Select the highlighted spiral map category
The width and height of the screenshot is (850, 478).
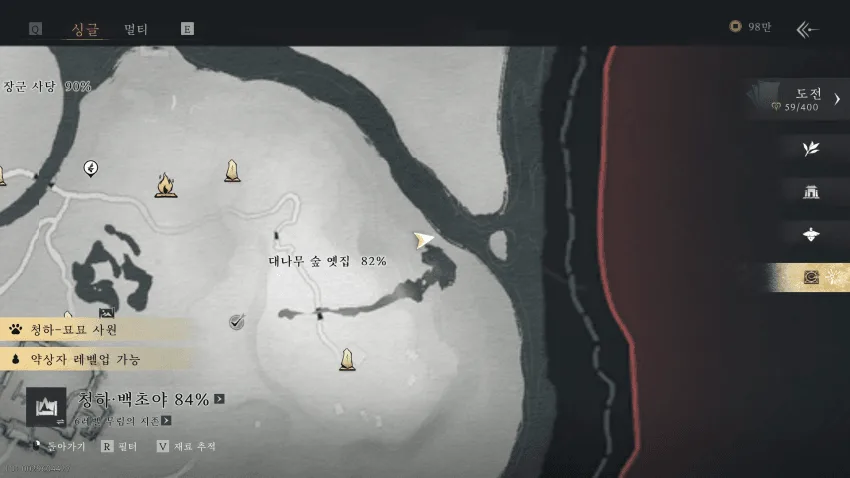(811, 277)
